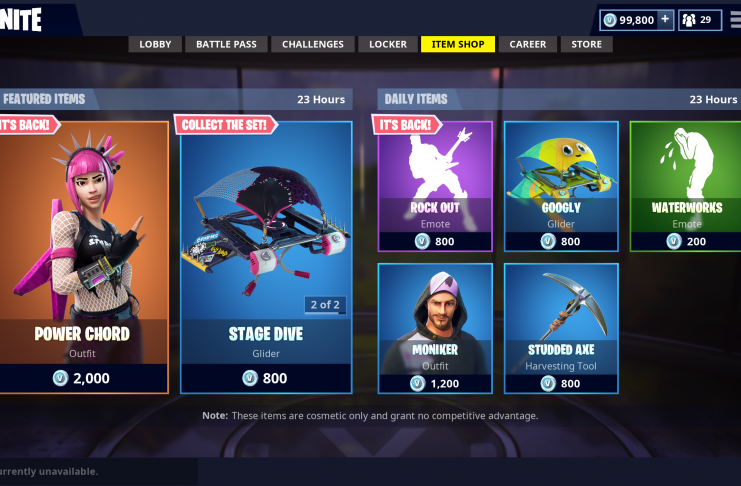Open the Battle Pass tab
Image resolution: width=741 pixels, height=486 pixels.
[x=226, y=44]
